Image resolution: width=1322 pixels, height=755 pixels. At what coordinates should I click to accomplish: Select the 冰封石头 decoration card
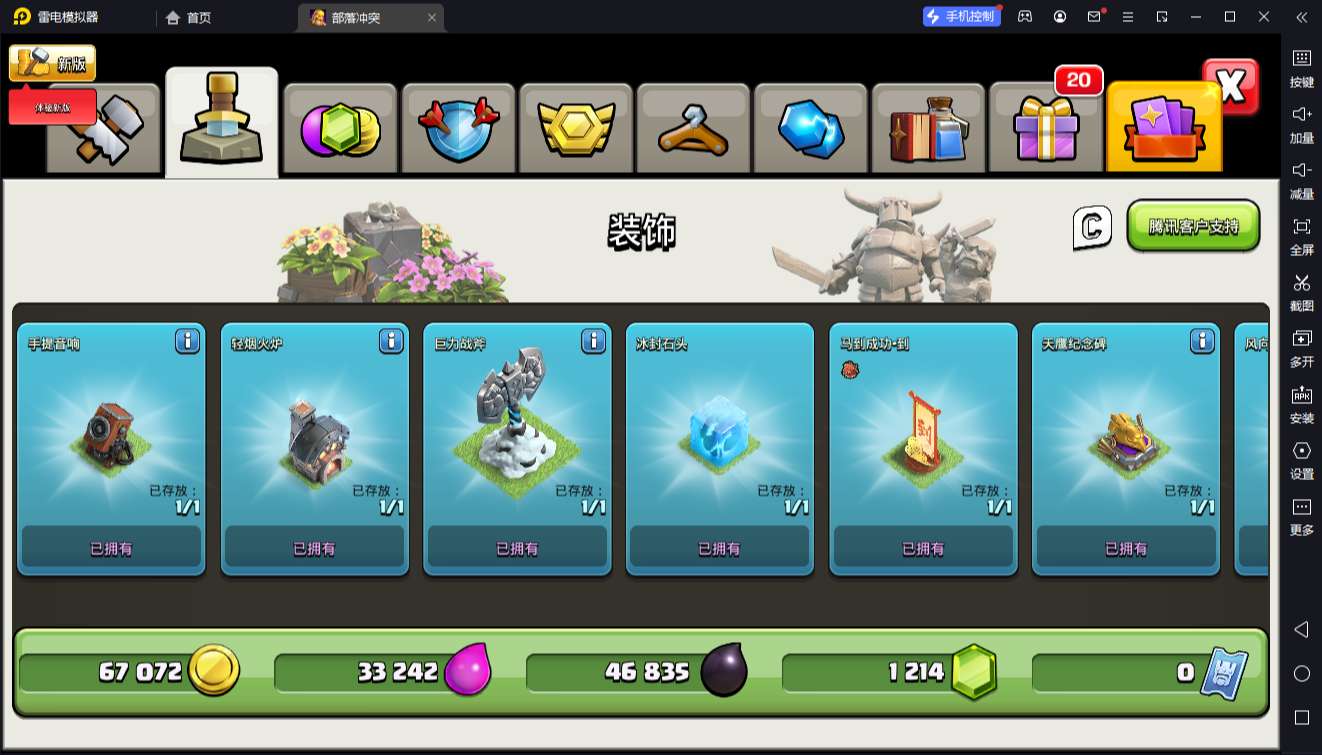[720, 448]
